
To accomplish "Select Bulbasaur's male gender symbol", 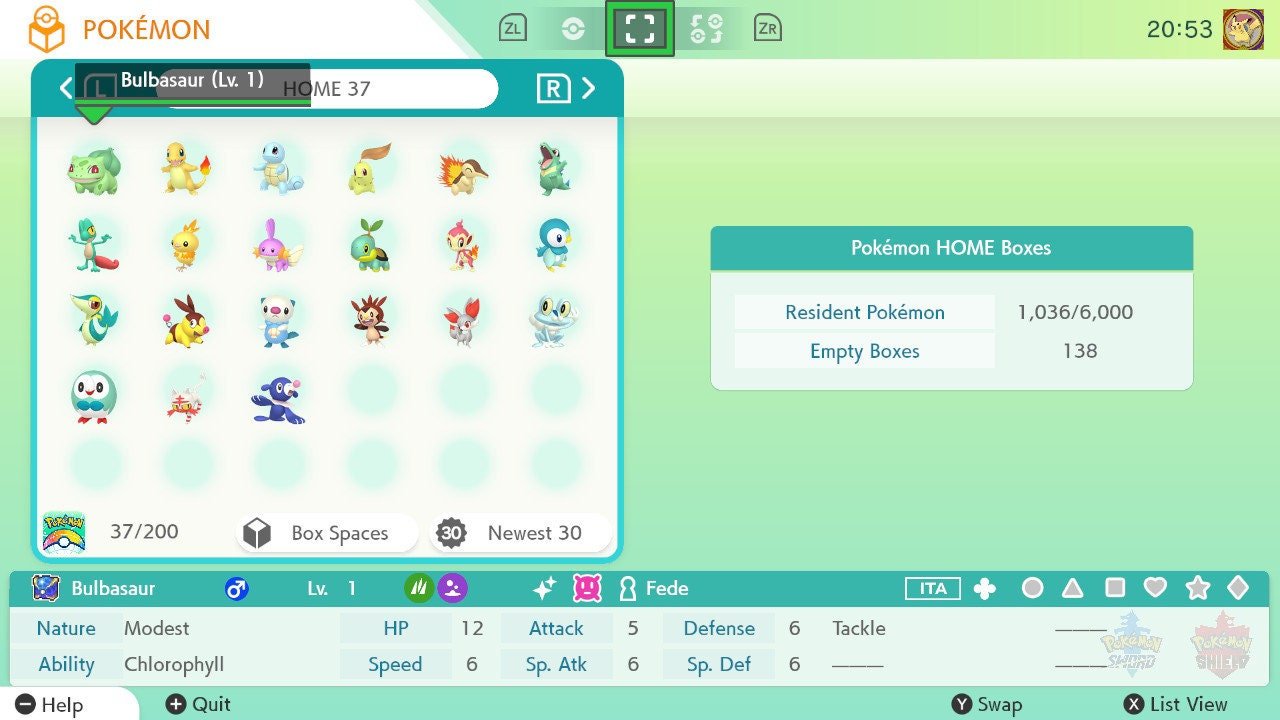I will [237, 588].
